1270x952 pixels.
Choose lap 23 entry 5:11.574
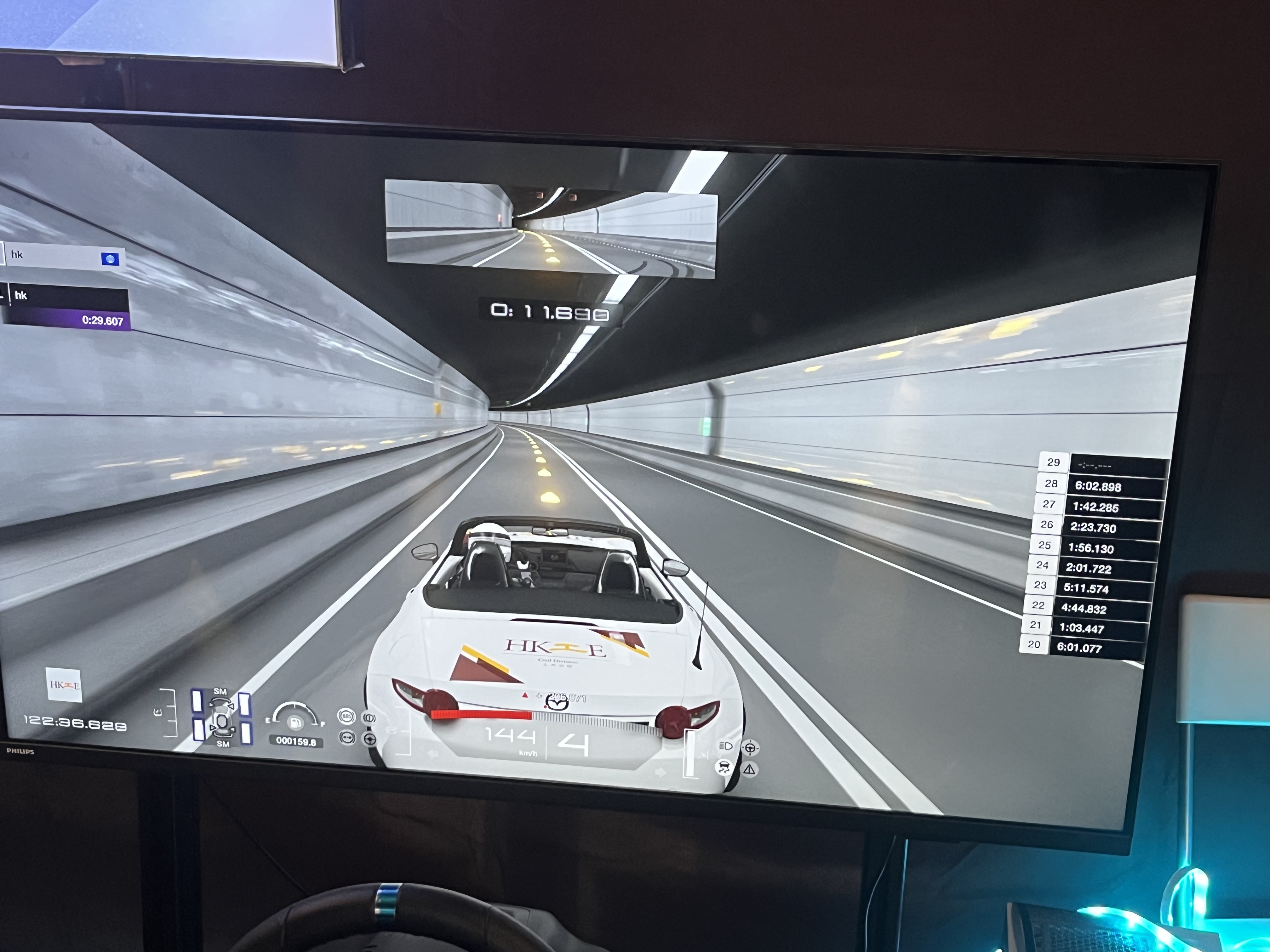(x=1086, y=588)
